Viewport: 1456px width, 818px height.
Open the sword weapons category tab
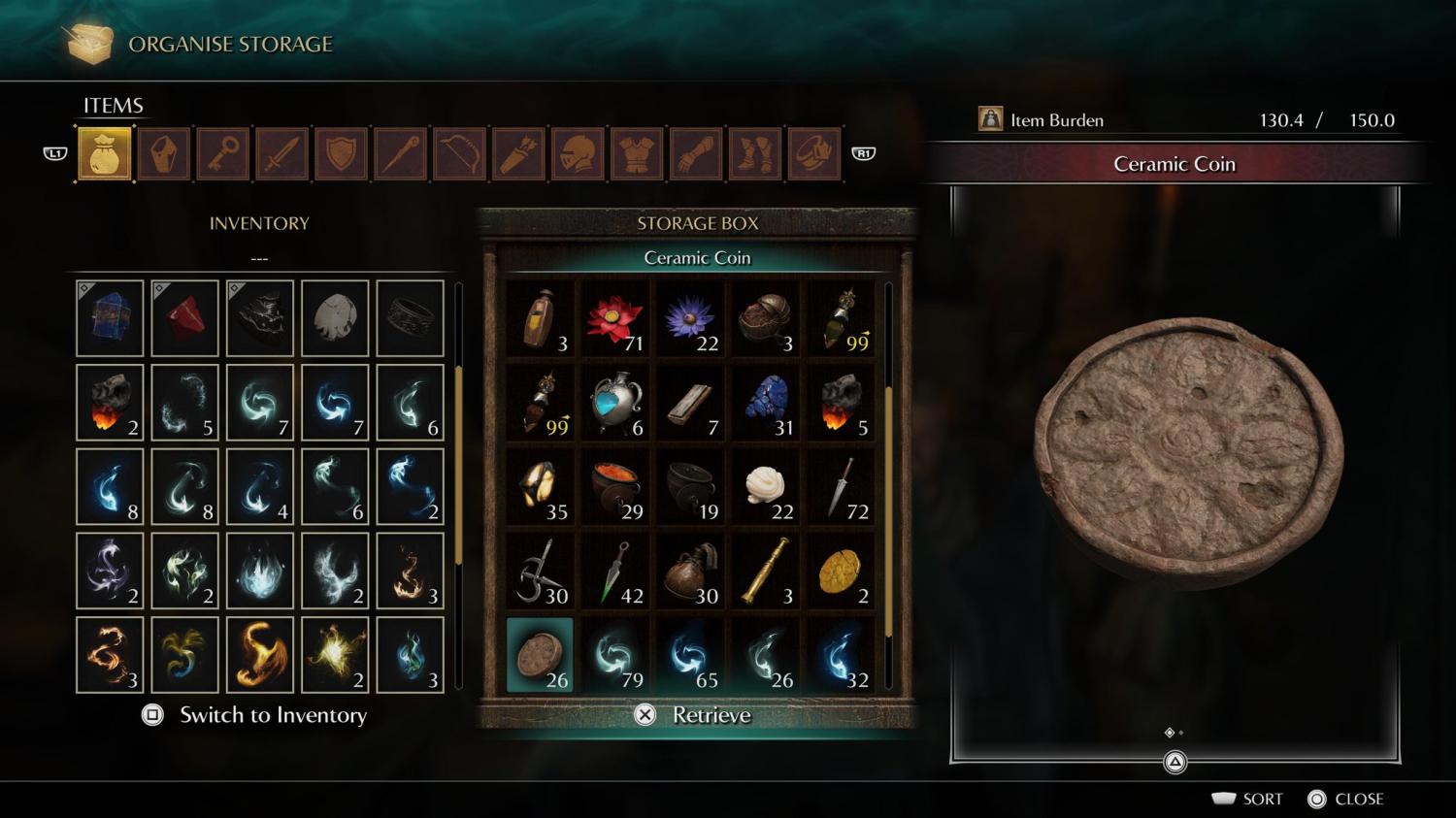[x=281, y=153]
